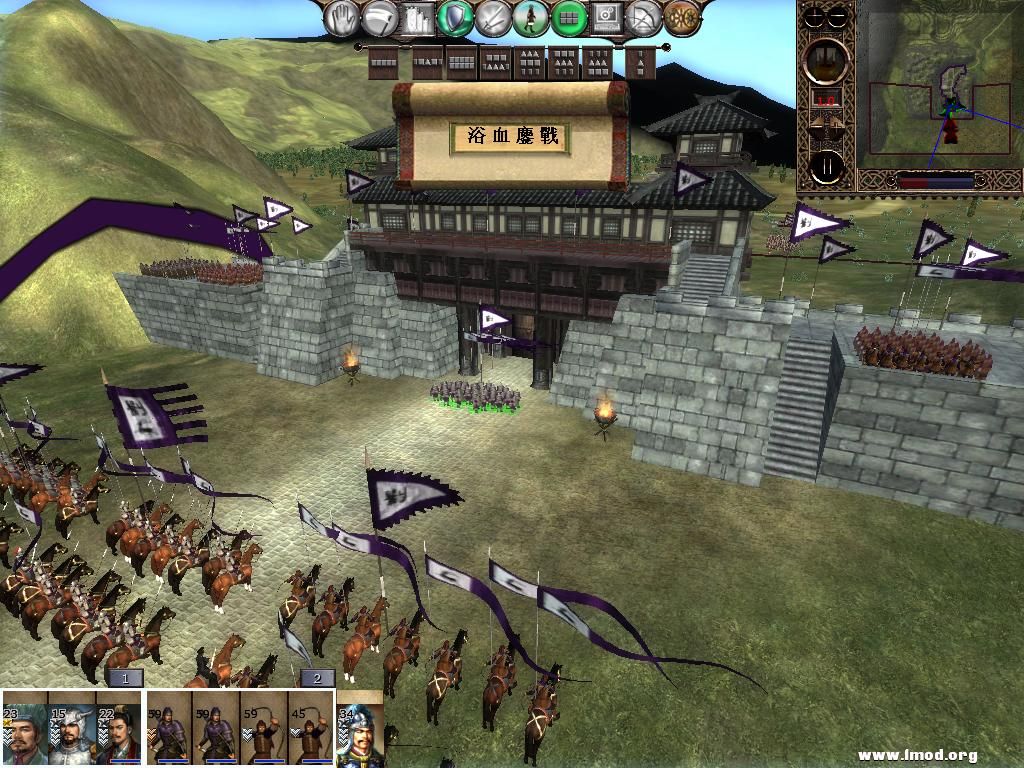Click the green formation grid button
The width and height of the screenshot is (1024, 768).
[569, 17]
